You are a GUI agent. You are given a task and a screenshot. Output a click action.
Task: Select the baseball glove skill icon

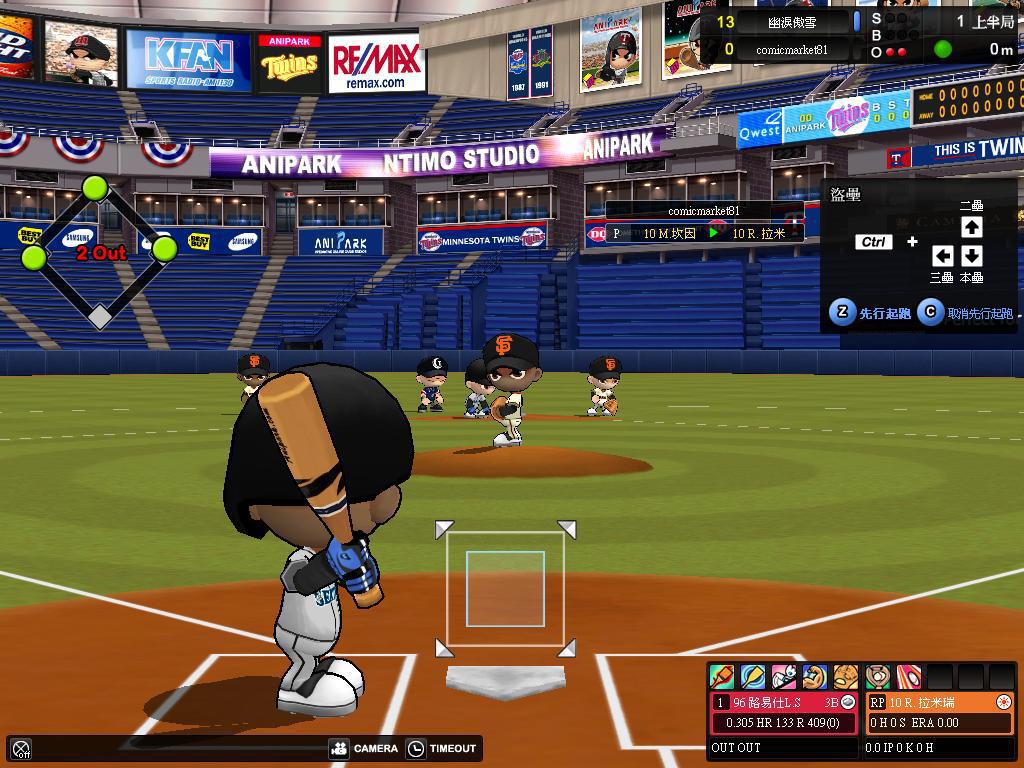pos(846,677)
